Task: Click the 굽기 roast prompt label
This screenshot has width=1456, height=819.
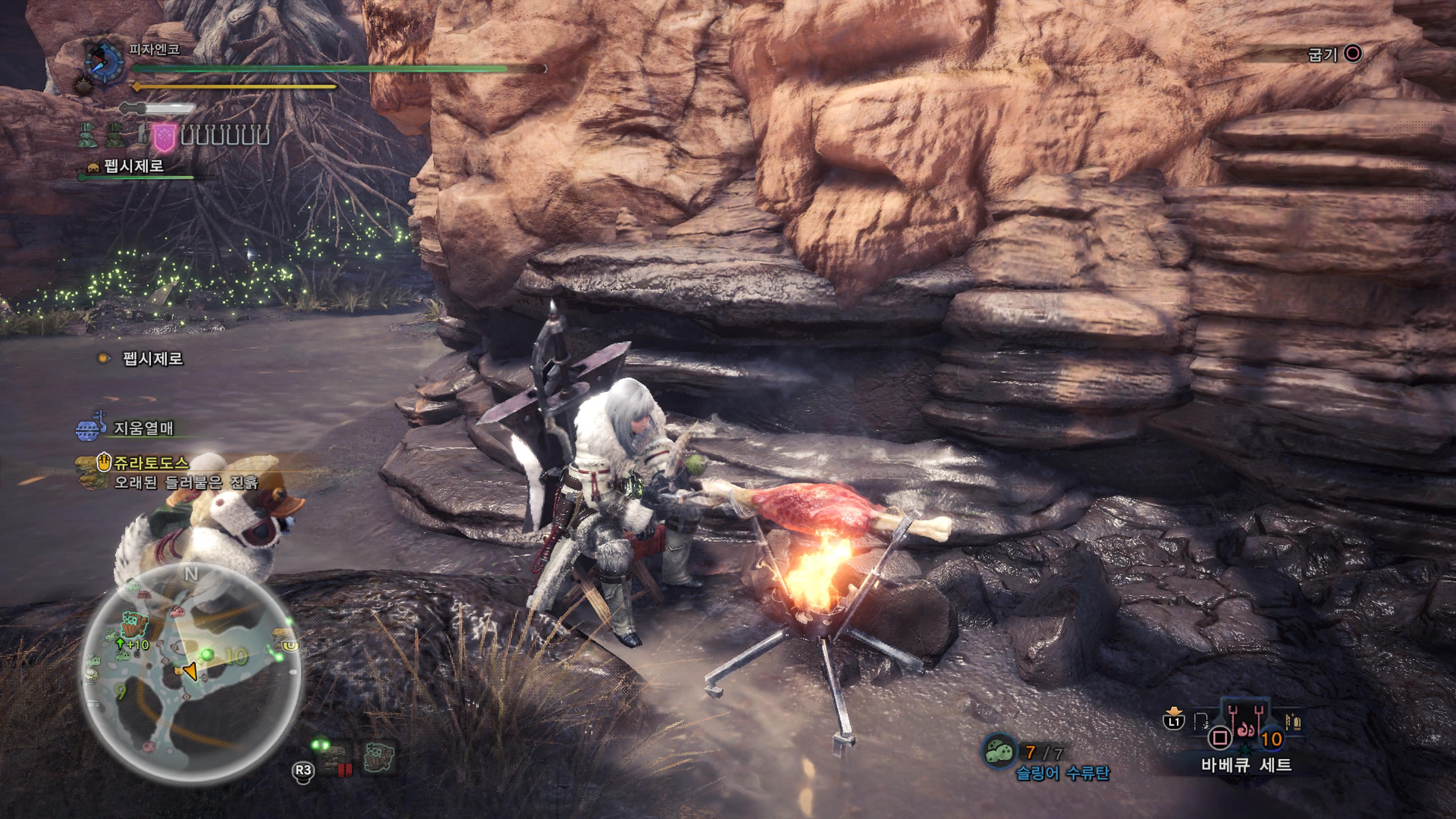Action: click(x=1323, y=55)
